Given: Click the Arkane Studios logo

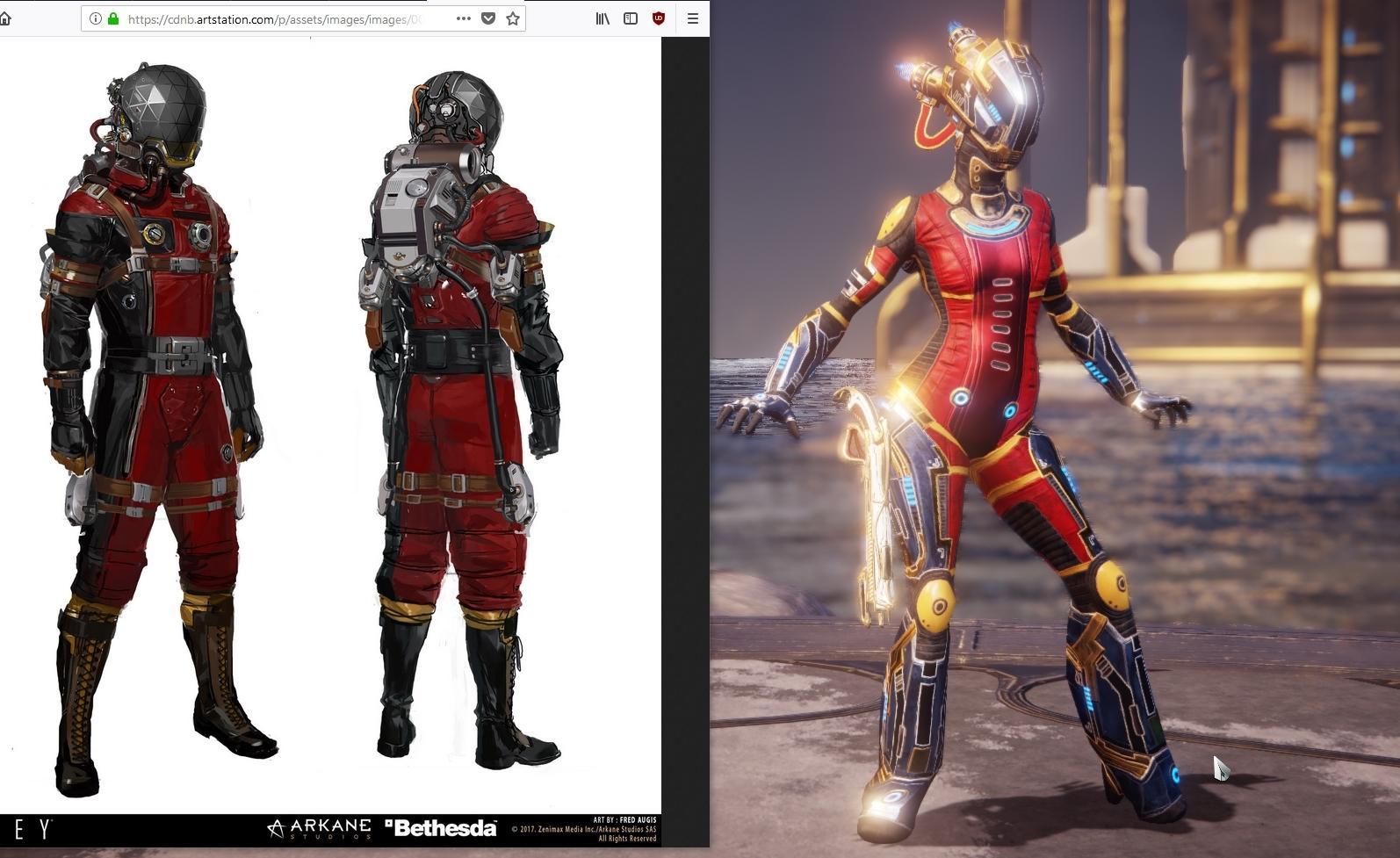Looking at the screenshot, I should (320, 827).
